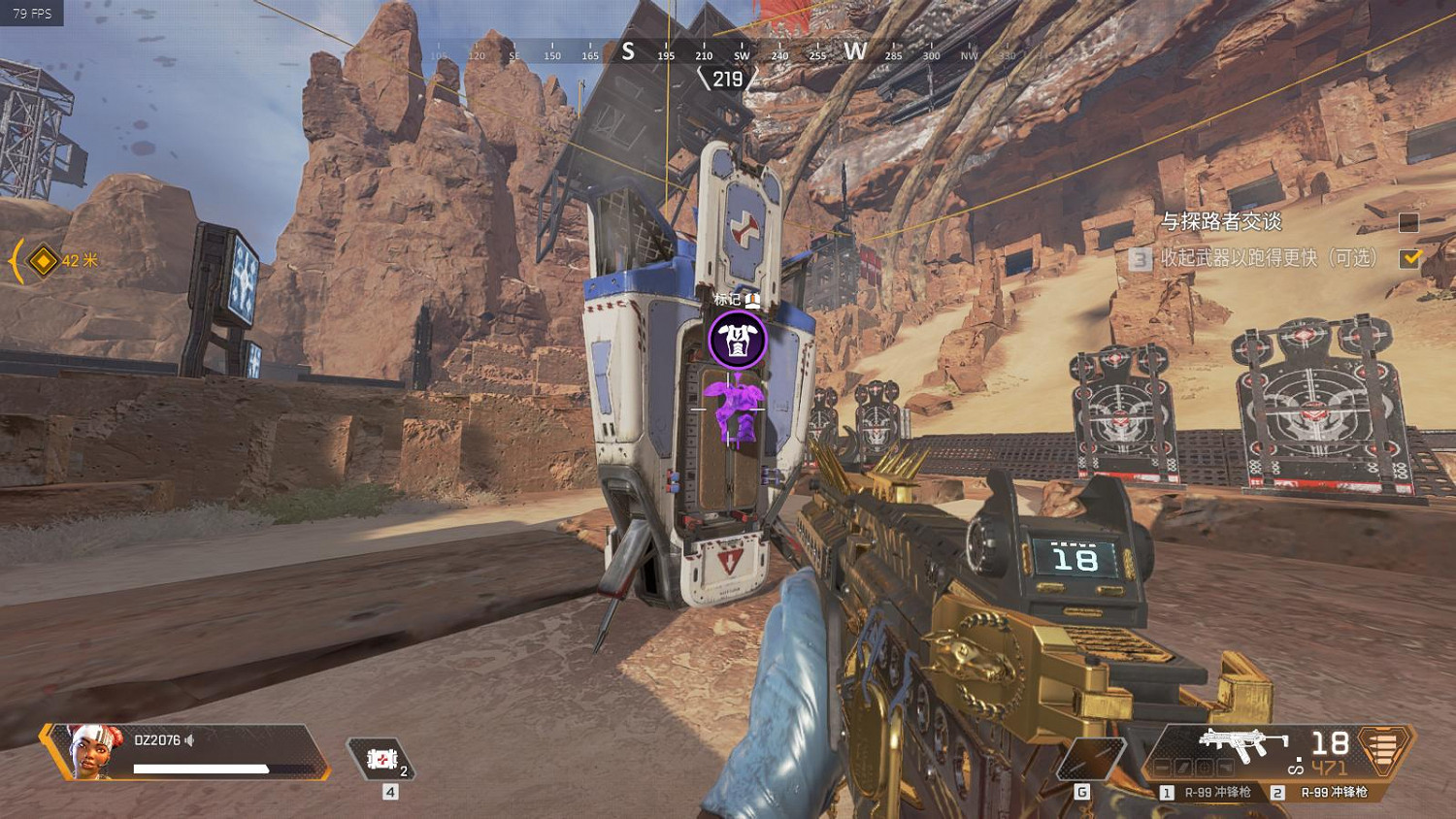
Task: Use the health kit item slot
Action: (x=381, y=759)
